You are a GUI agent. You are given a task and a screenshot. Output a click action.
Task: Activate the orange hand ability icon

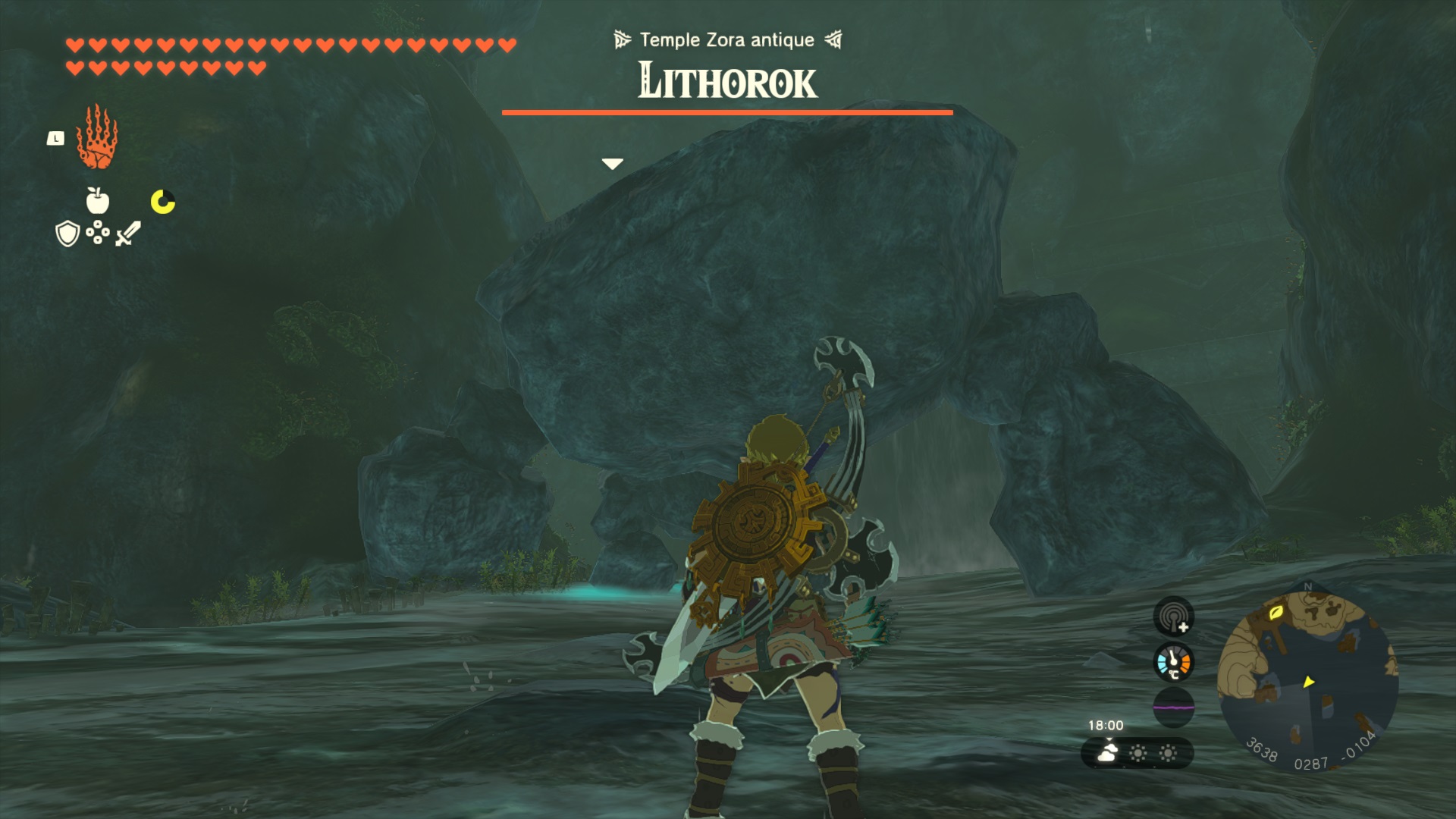[97, 138]
